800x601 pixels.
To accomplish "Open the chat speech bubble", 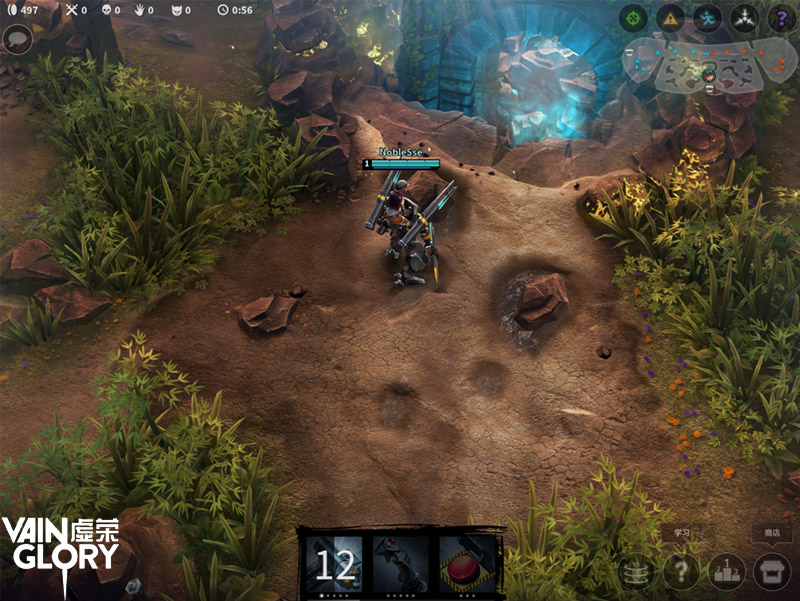I will pyautogui.click(x=17, y=40).
